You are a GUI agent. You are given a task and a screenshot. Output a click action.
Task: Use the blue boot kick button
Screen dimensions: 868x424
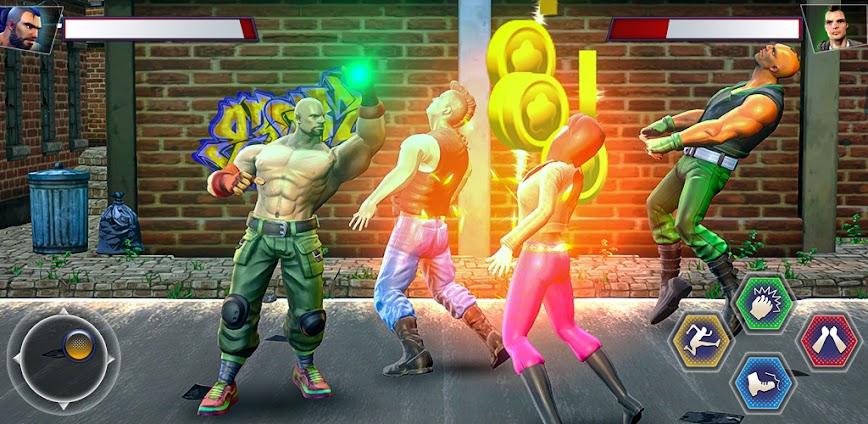(x=763, y=382)
